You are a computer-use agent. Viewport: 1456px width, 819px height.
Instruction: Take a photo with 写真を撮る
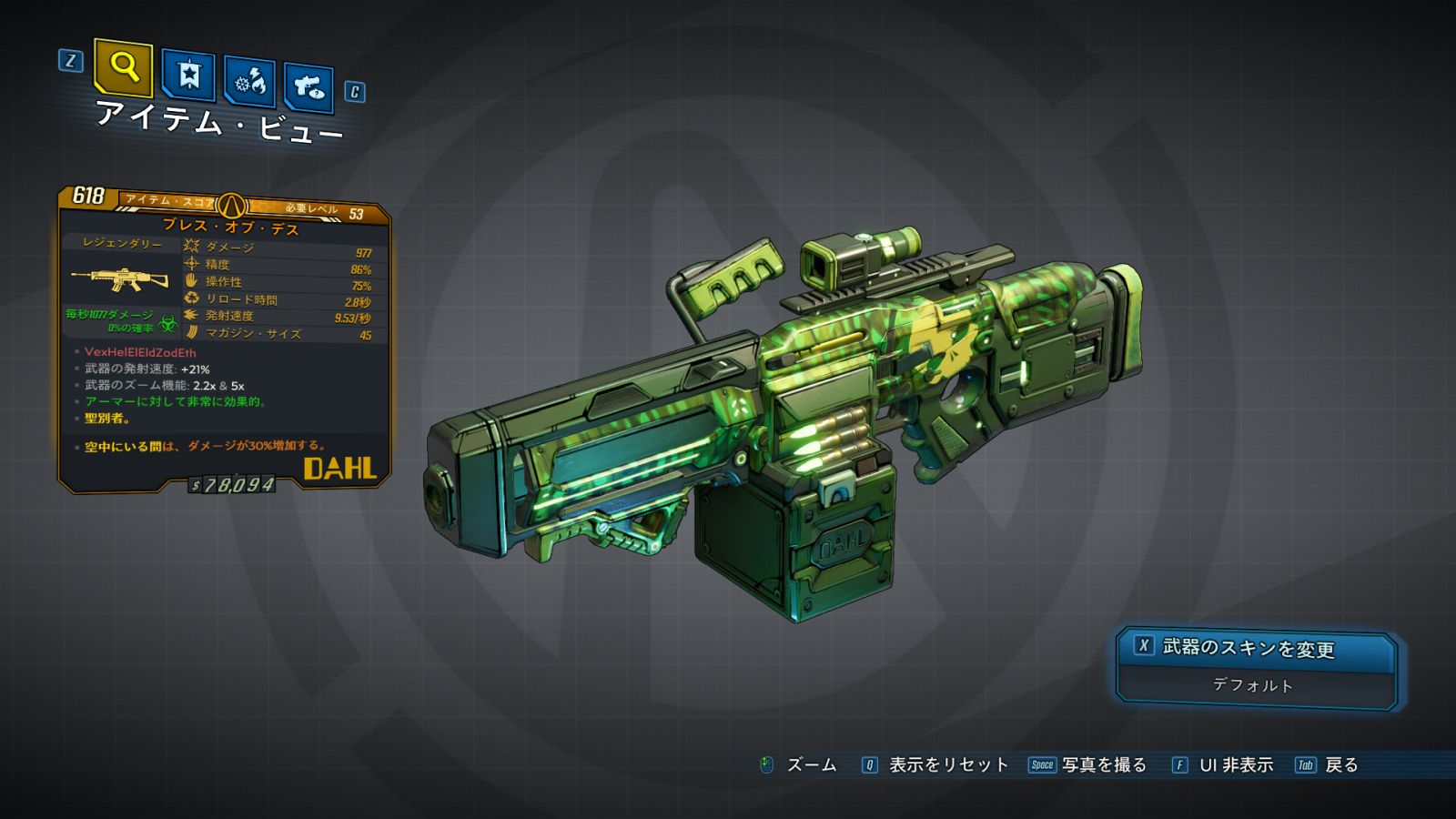(1103, 765)
